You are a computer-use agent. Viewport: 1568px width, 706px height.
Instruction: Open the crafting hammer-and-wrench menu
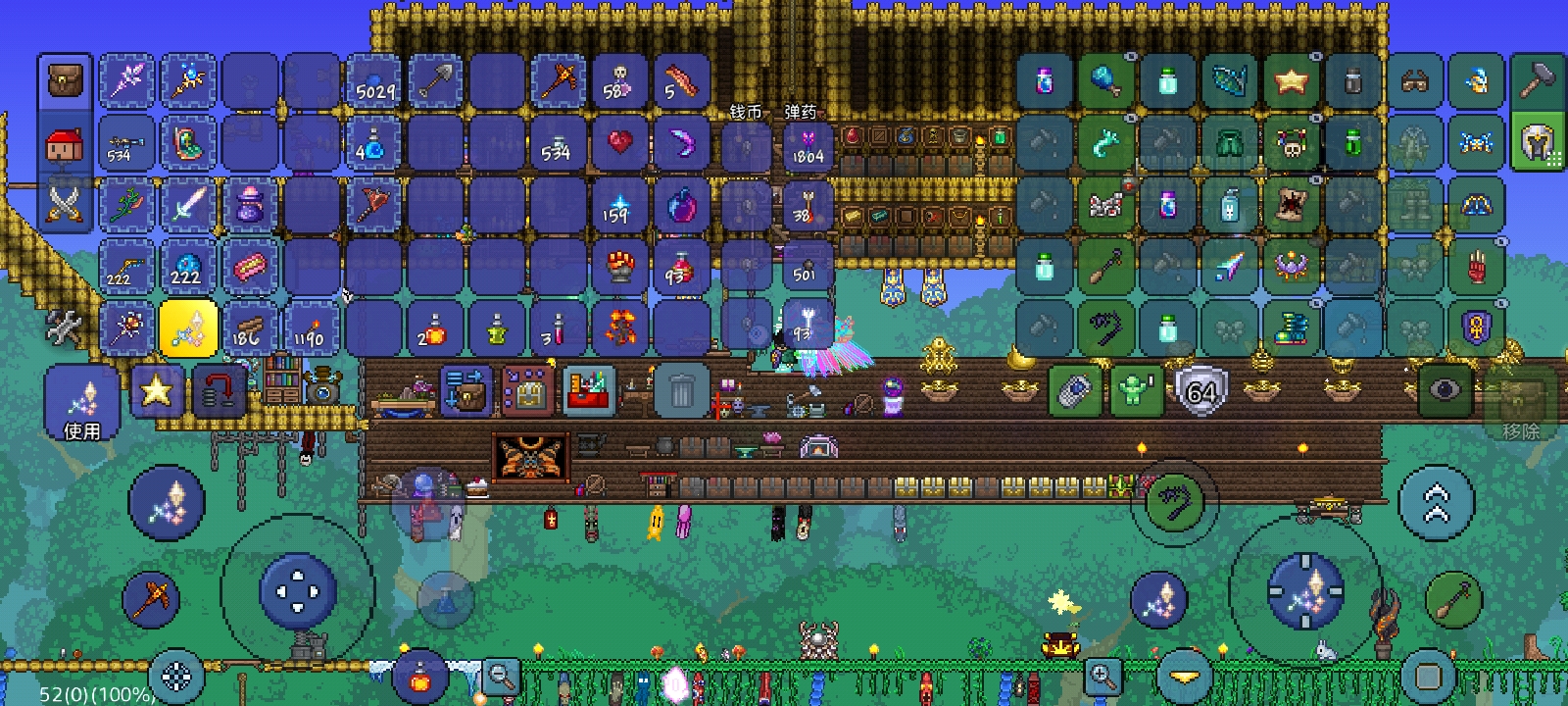[65, 328]
